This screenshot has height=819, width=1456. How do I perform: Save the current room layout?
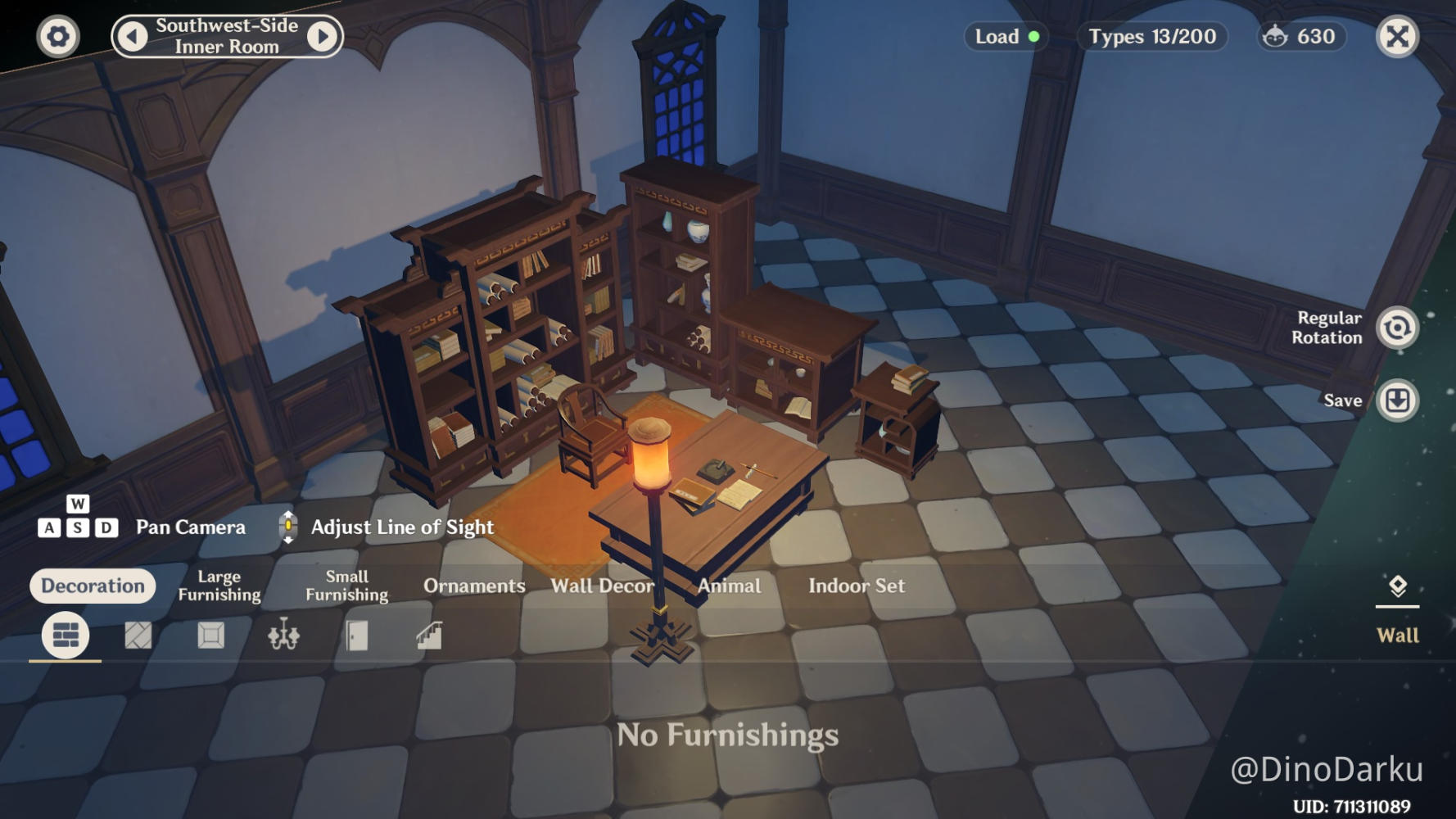pyautogui.click(x=1397, y=400)
